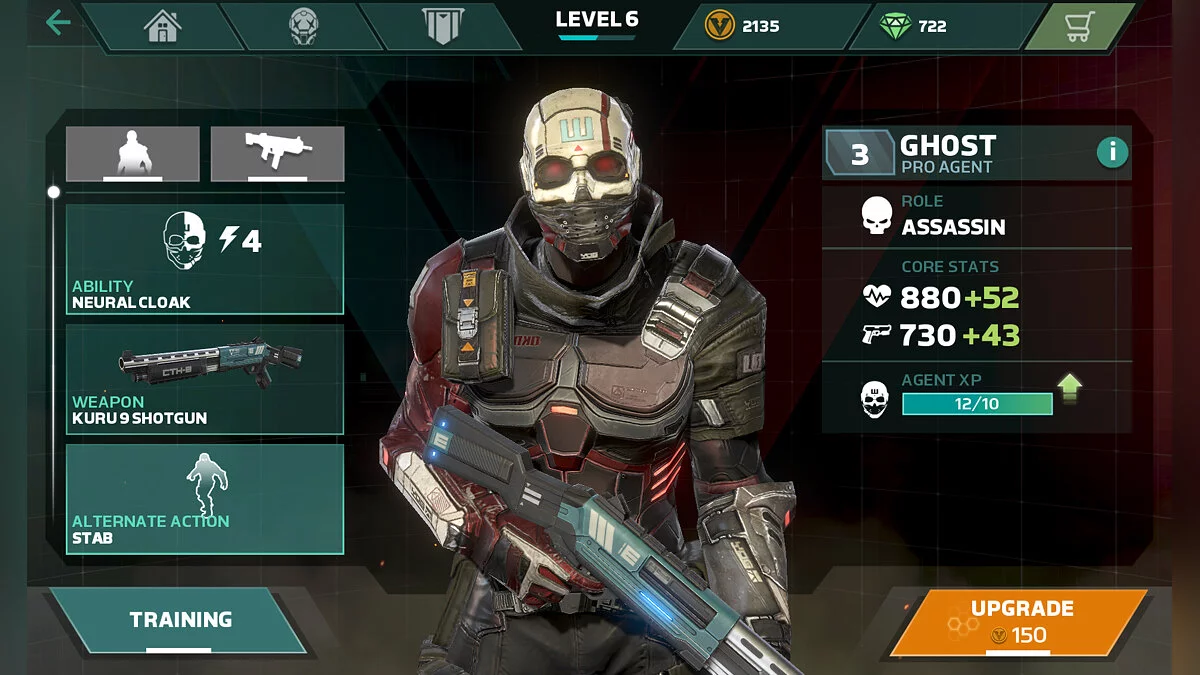Go back using the arrow button
Screen dimensions: 1200x675
click(58, 23)
